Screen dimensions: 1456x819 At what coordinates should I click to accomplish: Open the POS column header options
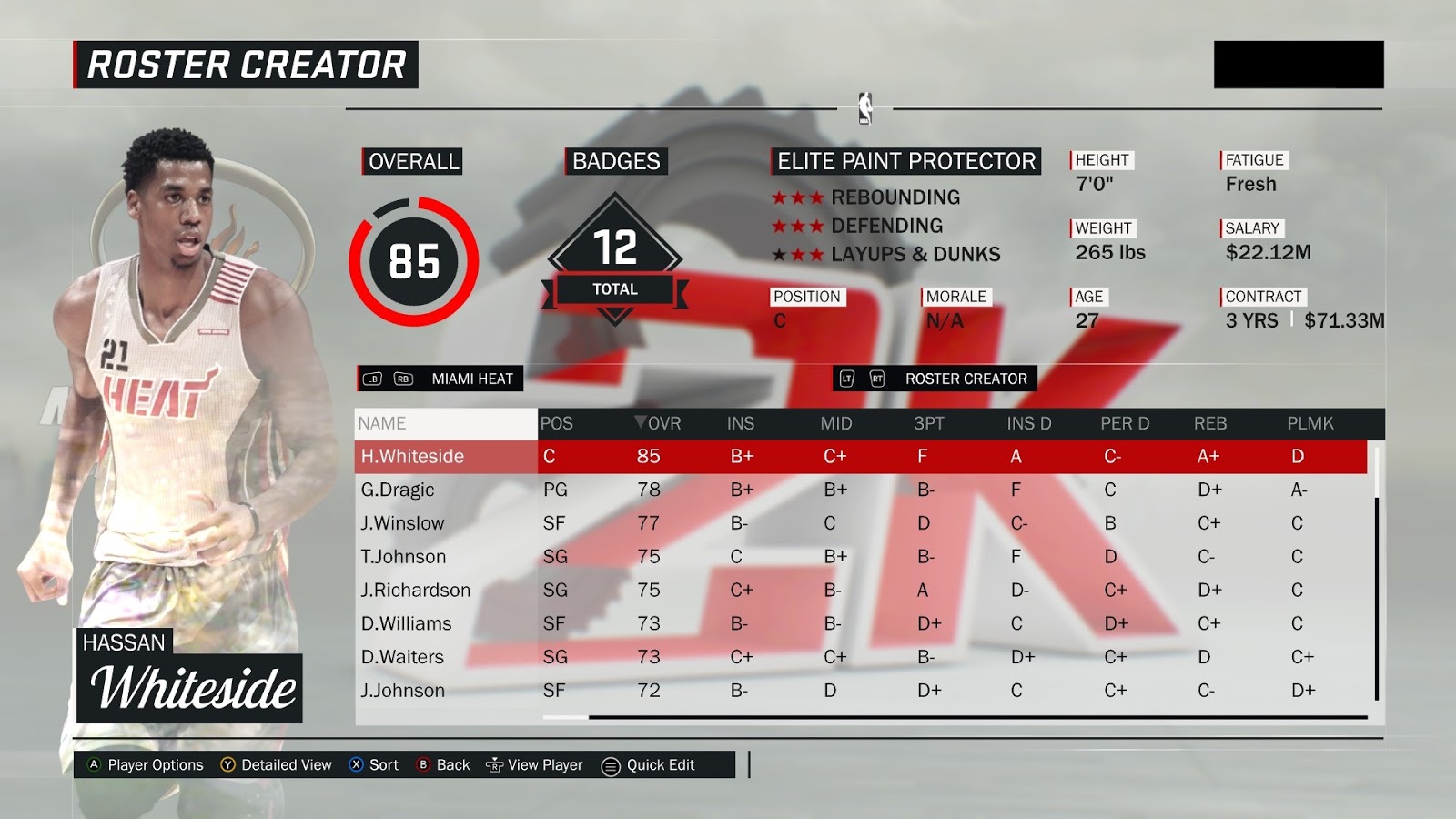pos(557,423)
